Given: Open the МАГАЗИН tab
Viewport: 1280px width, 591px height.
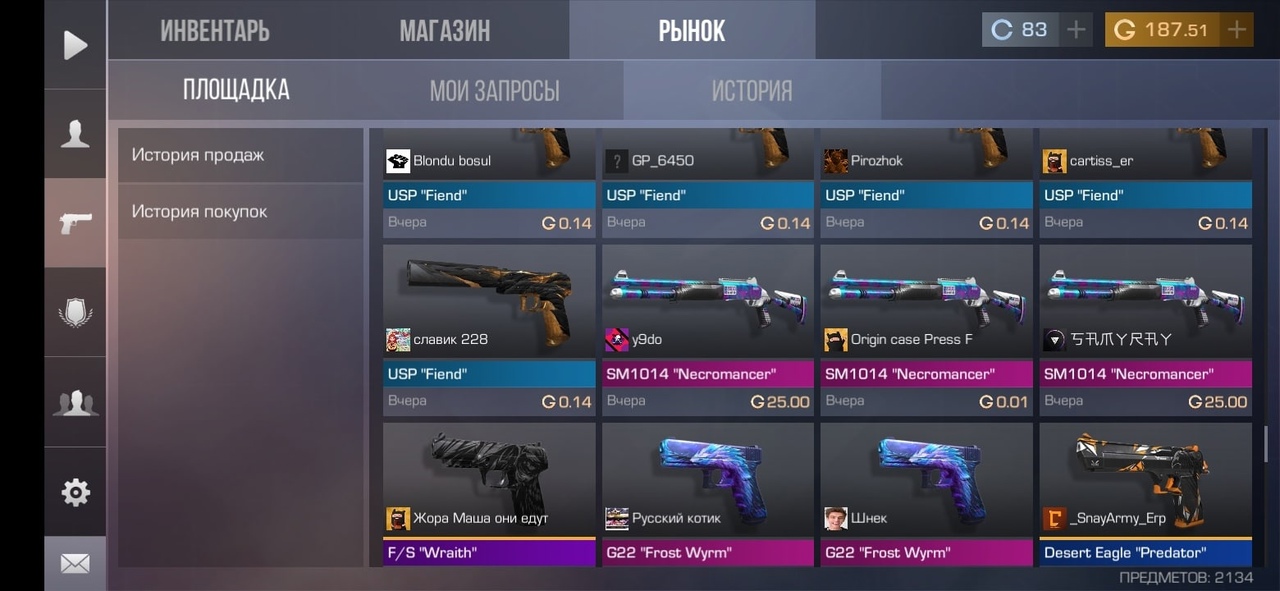Looking at the screenshot, I should (444, 31).
